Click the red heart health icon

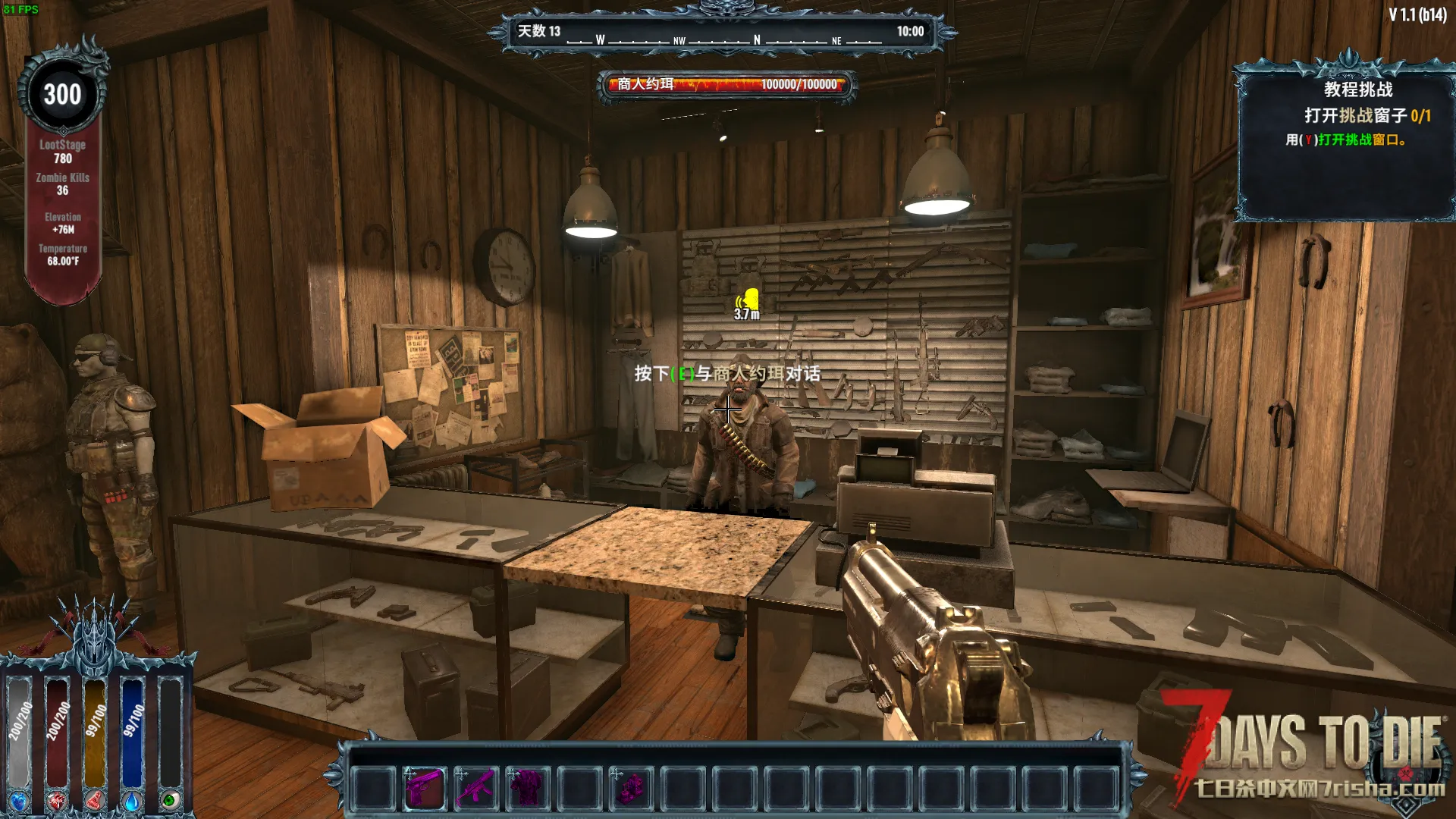tap(57, 801)
